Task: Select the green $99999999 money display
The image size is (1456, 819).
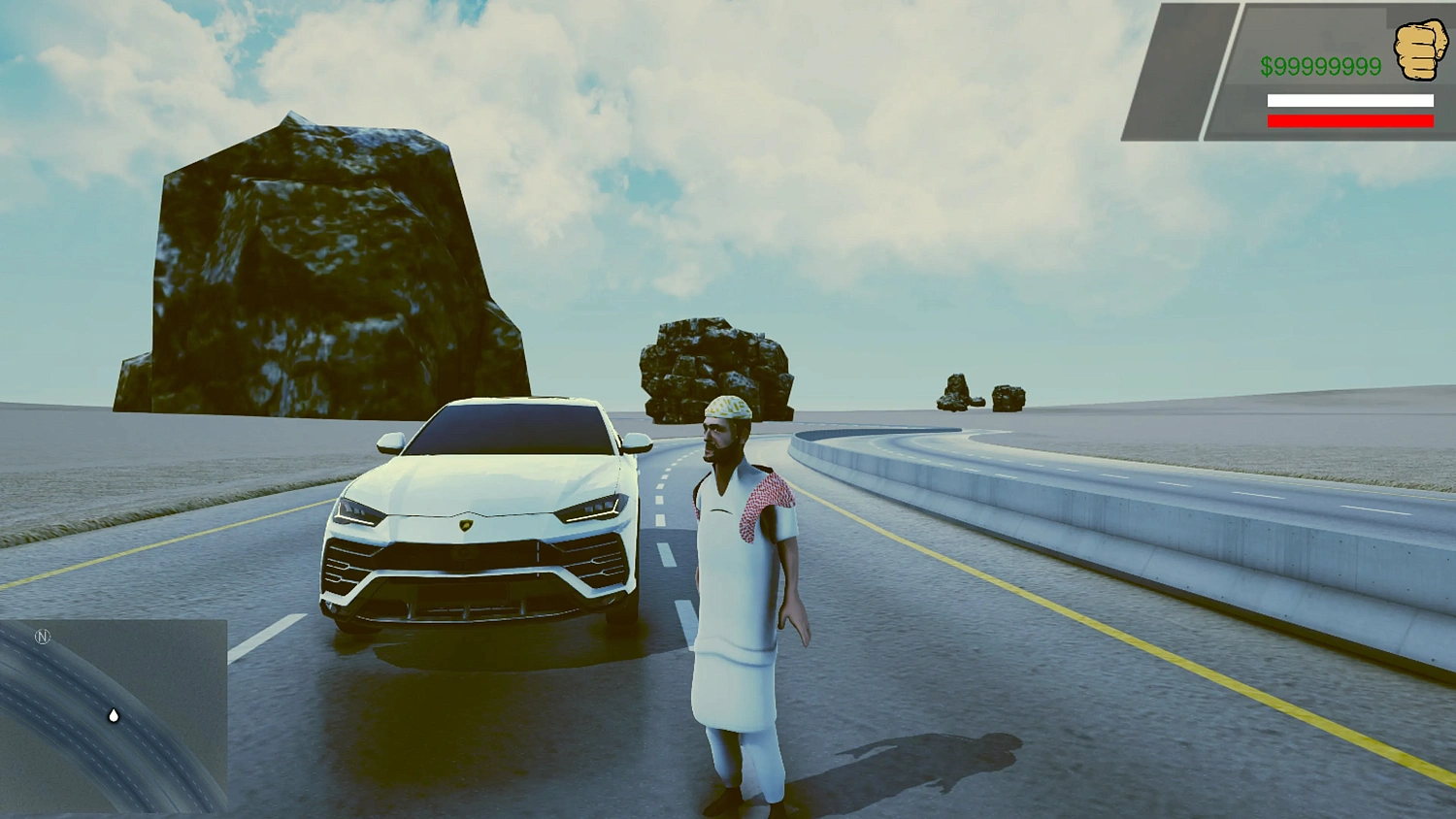Action: pos(1320,67)
